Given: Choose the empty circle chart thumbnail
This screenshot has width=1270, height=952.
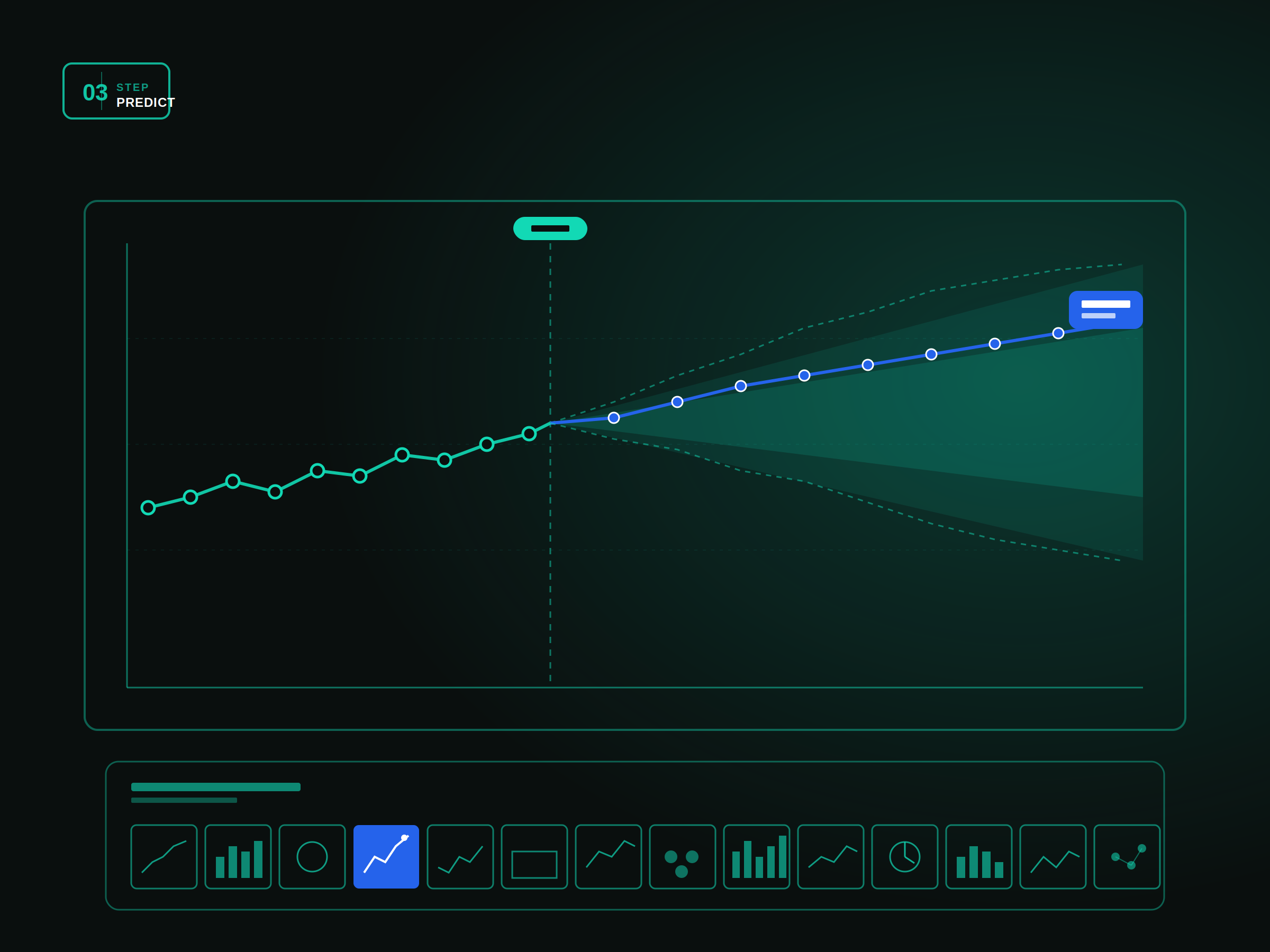Looking at the screenshot, I should pos(312,856).
